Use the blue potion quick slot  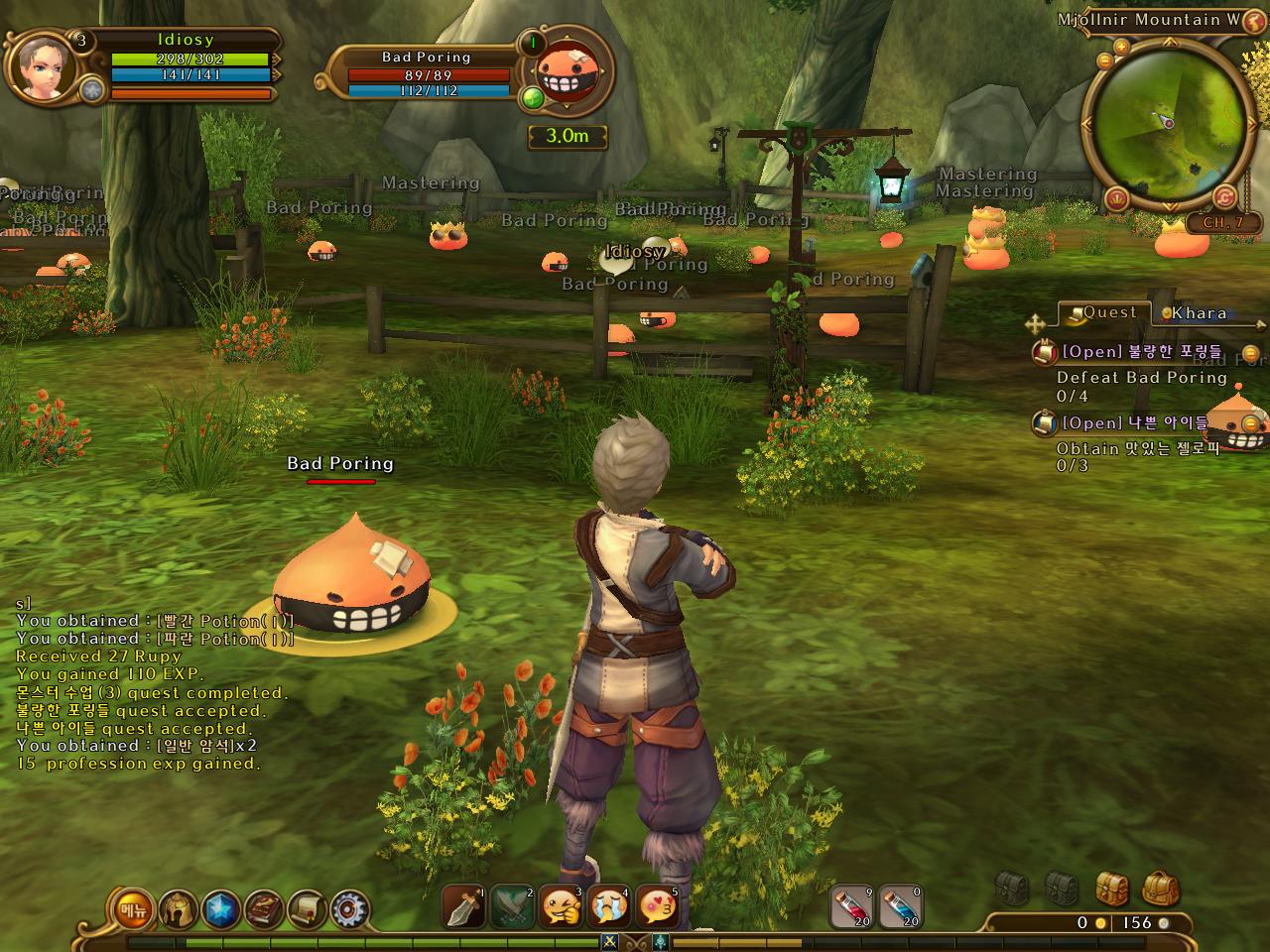point(899,906)
